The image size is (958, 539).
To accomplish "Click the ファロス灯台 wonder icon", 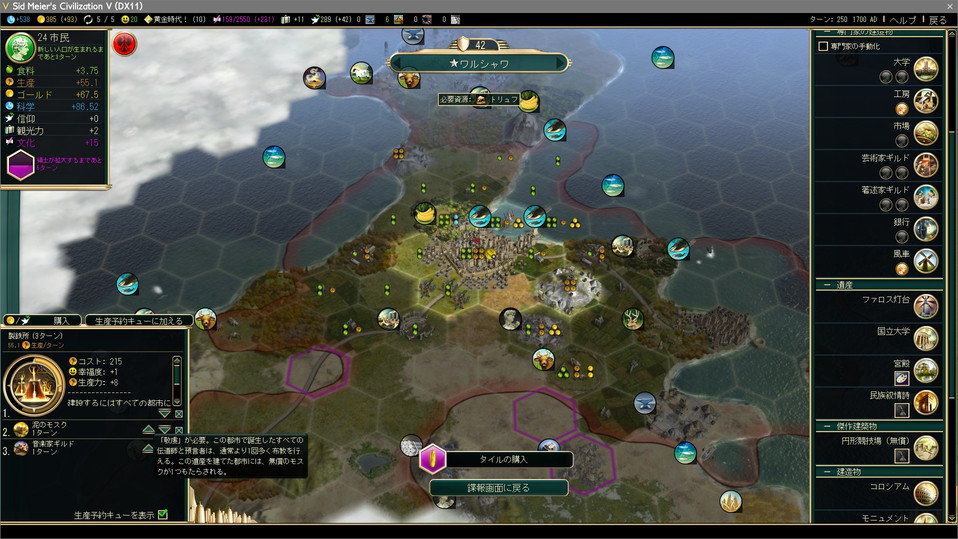I will [926, 305].
